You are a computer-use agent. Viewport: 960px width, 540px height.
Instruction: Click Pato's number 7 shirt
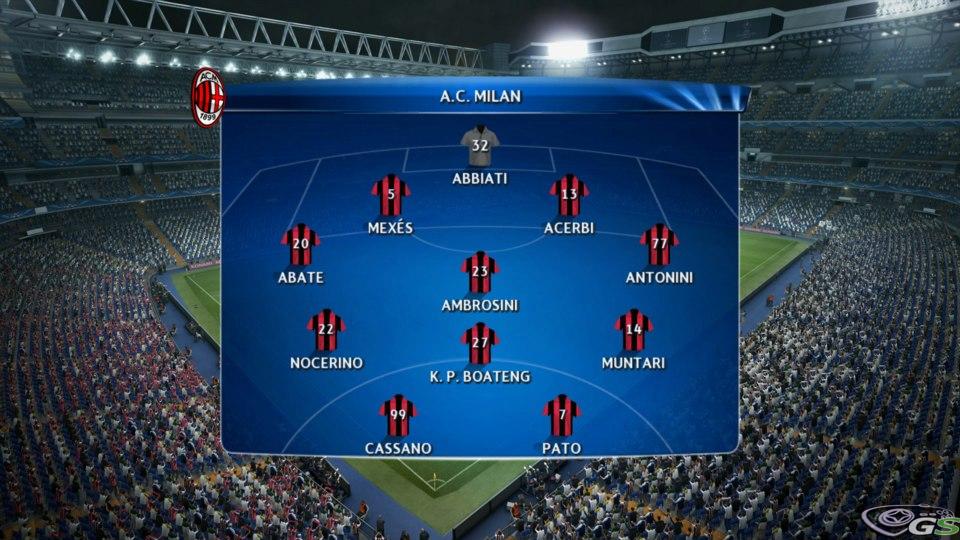tap(562, 416)
